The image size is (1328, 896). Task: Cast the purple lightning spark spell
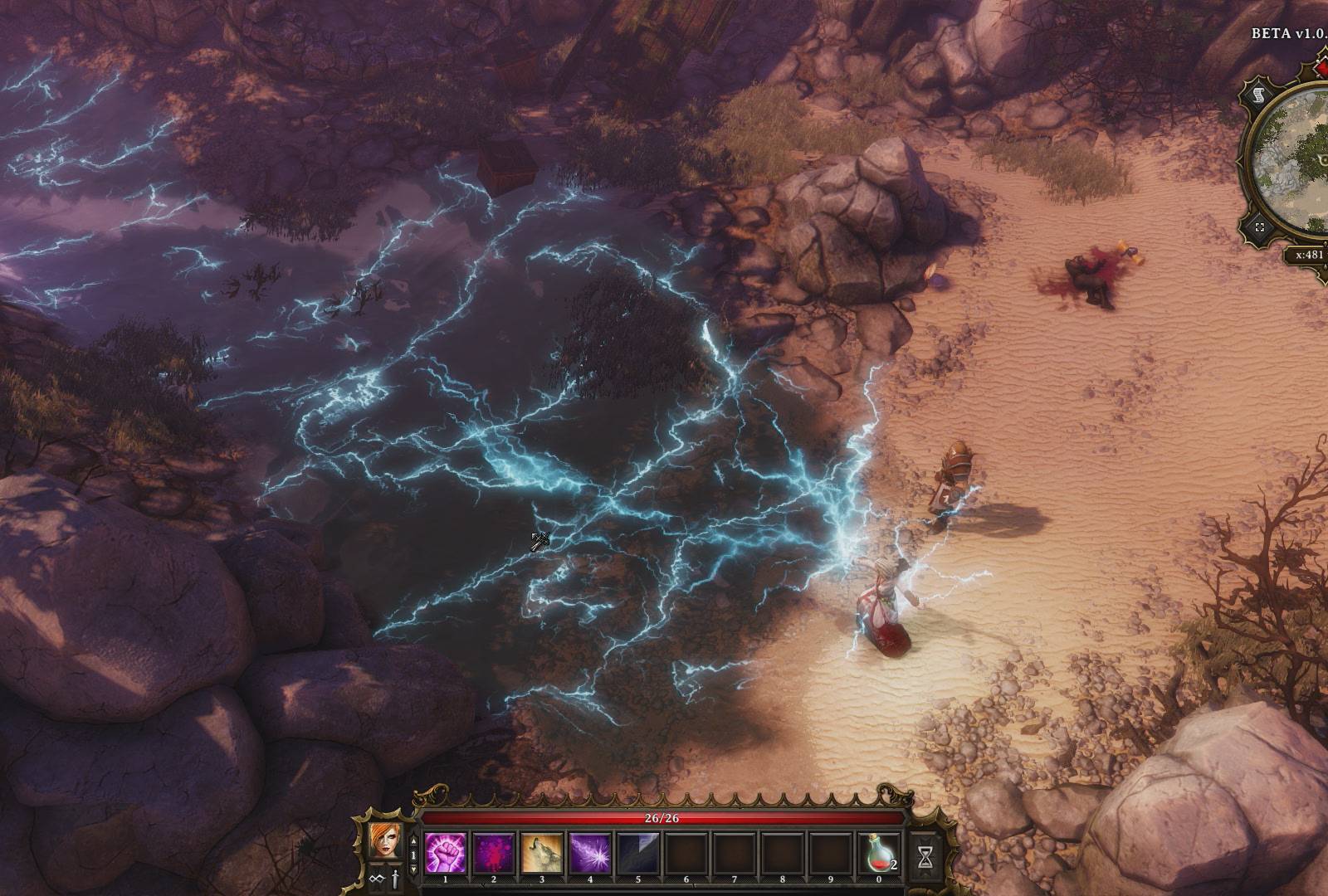589,853
